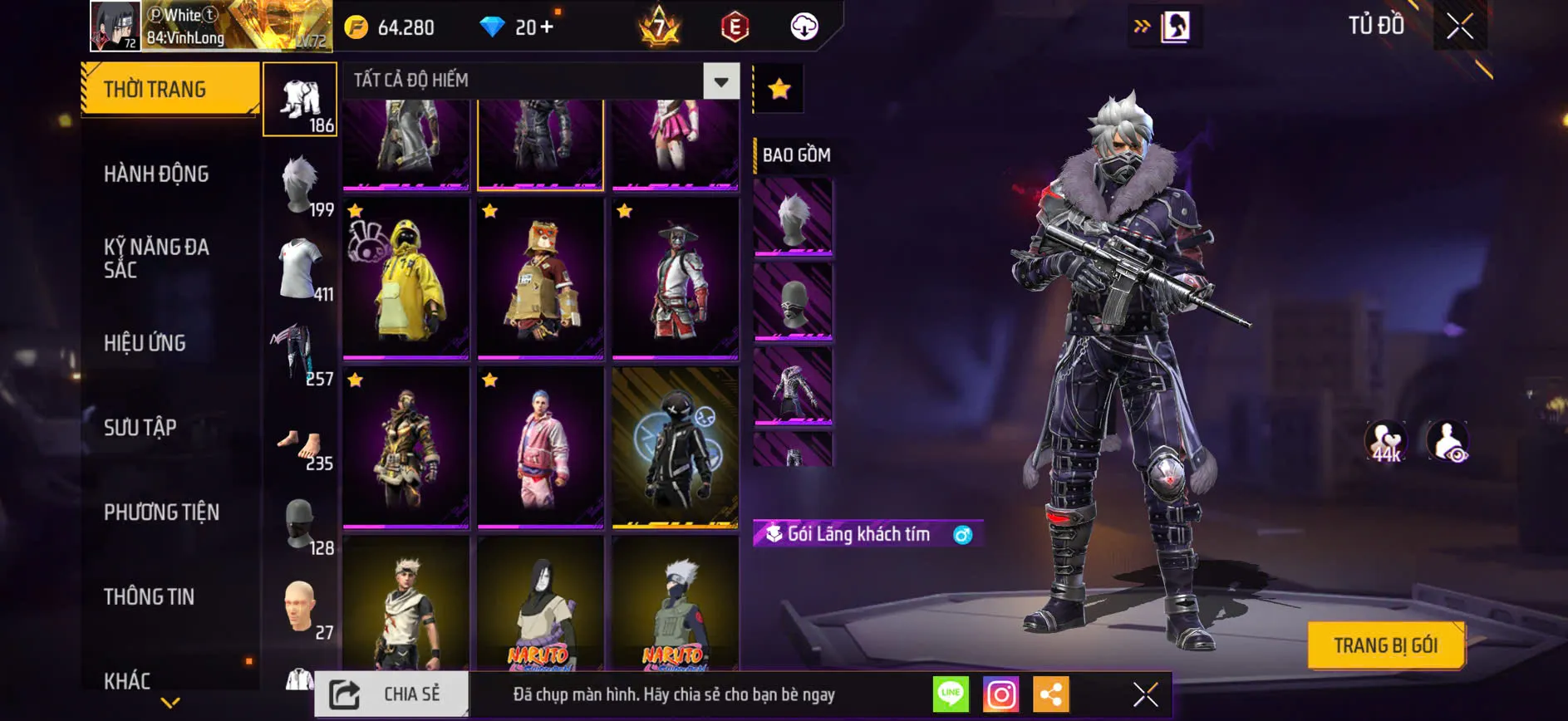Collapse the left sidebar using the bottom chevron
This screenshot has width=1568, height=721.
pyautogui.click(x=169, y=703)
